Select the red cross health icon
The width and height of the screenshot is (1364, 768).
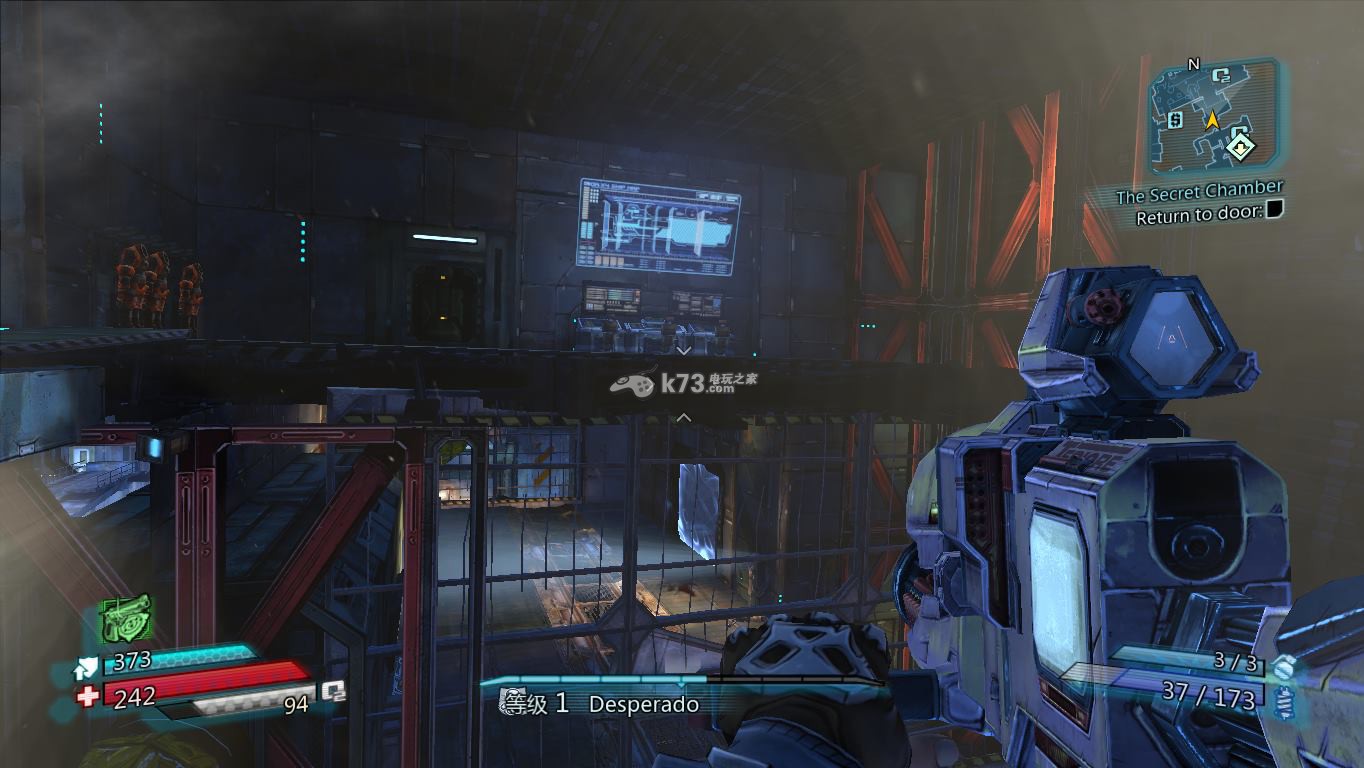pyautogui.click(x=88, y=696)
